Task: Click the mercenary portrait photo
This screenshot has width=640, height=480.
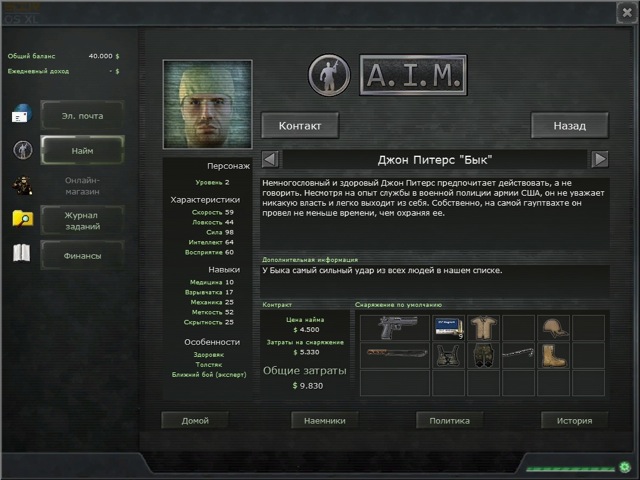Action: tap(207, 105)
